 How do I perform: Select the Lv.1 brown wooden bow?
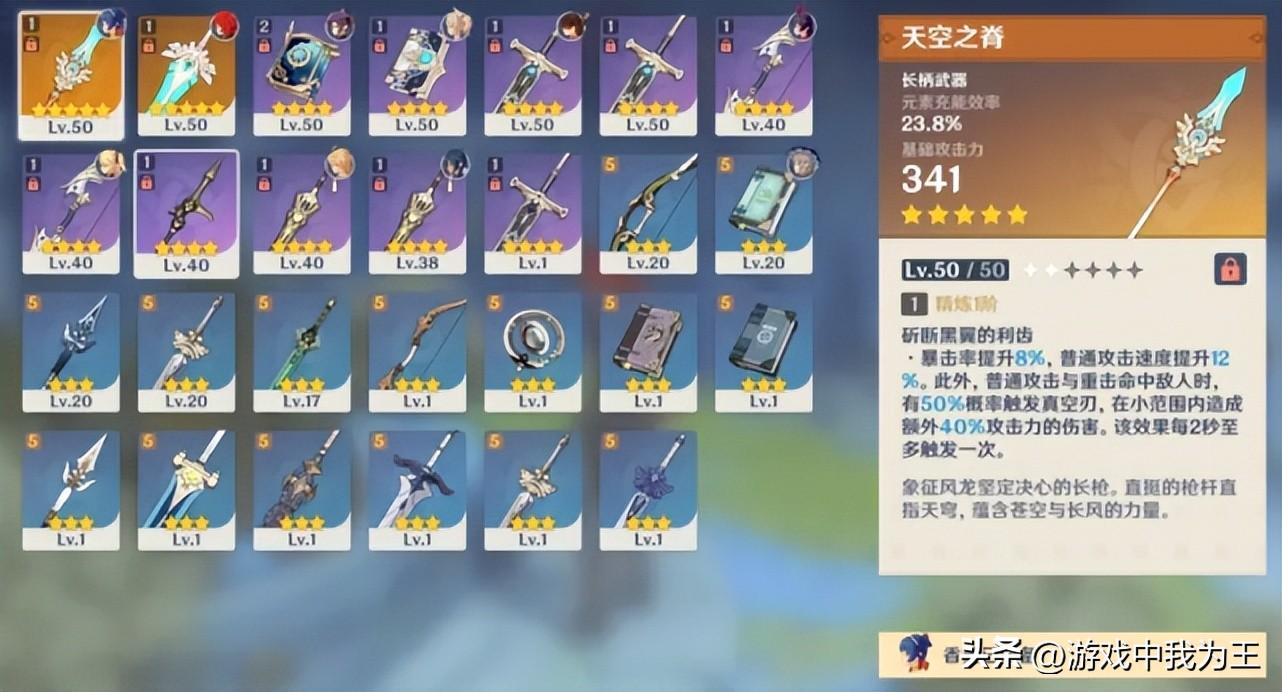pos(417,350)
